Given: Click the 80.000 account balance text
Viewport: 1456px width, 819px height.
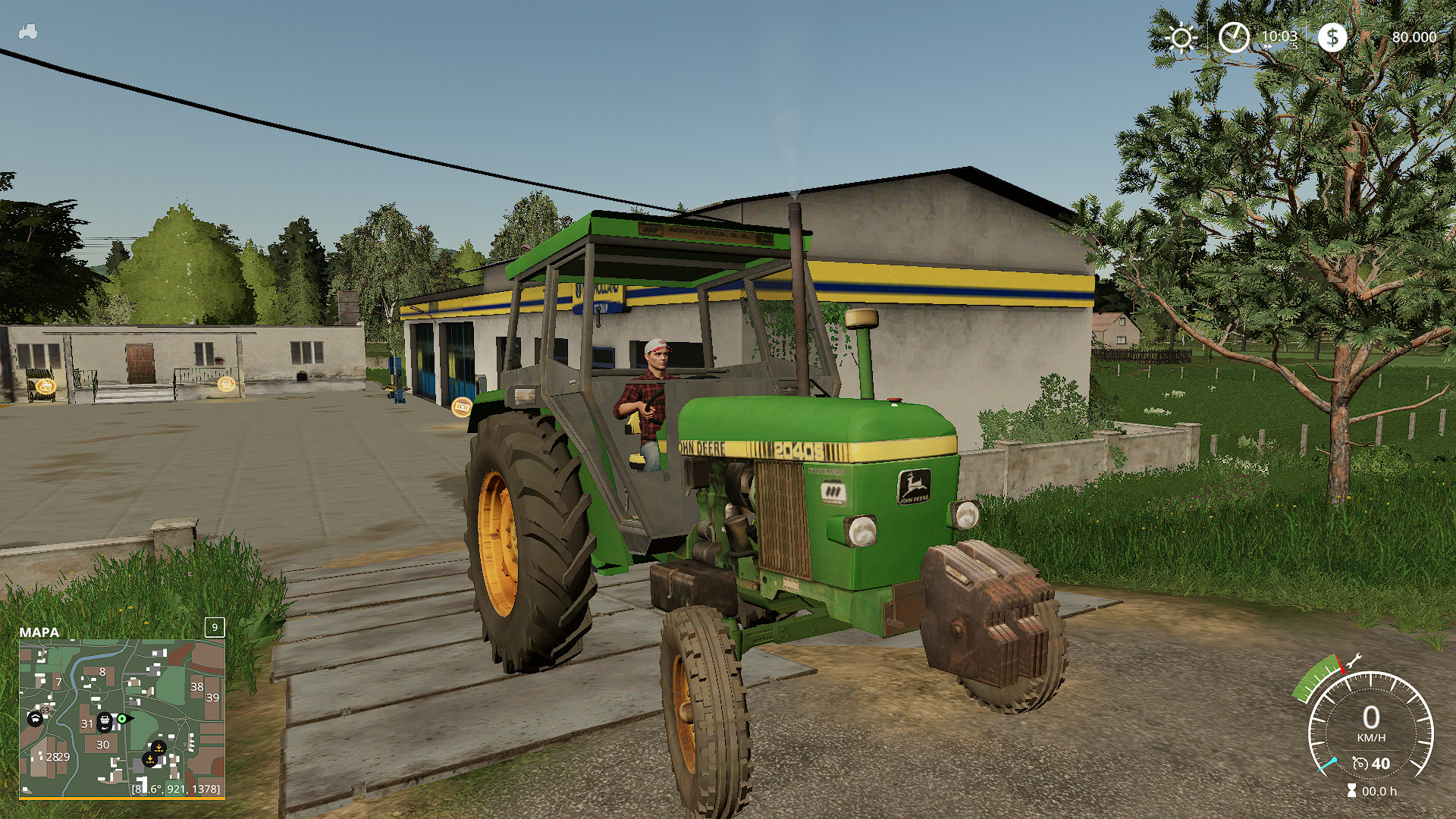Looking at the screenshot, I should [1414, 36].
